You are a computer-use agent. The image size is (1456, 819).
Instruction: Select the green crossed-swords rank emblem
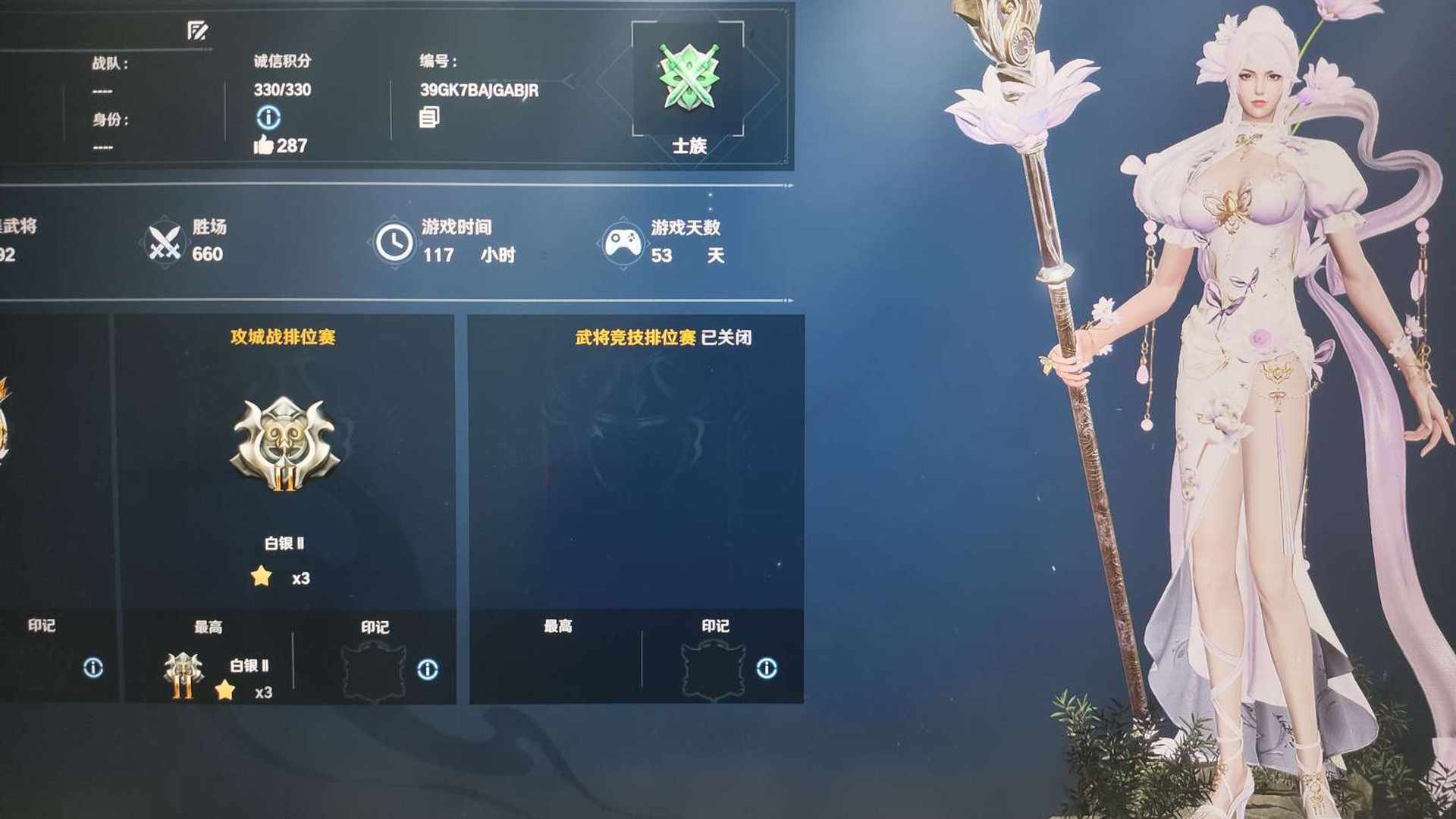(688, 77)
